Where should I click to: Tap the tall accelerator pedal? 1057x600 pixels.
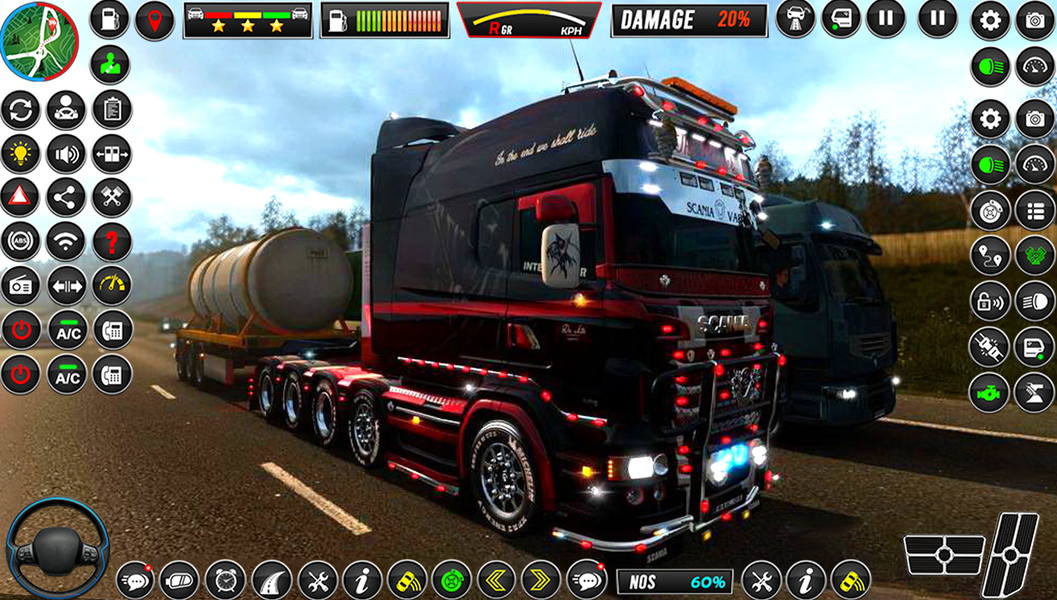[x=1010, y=554]
